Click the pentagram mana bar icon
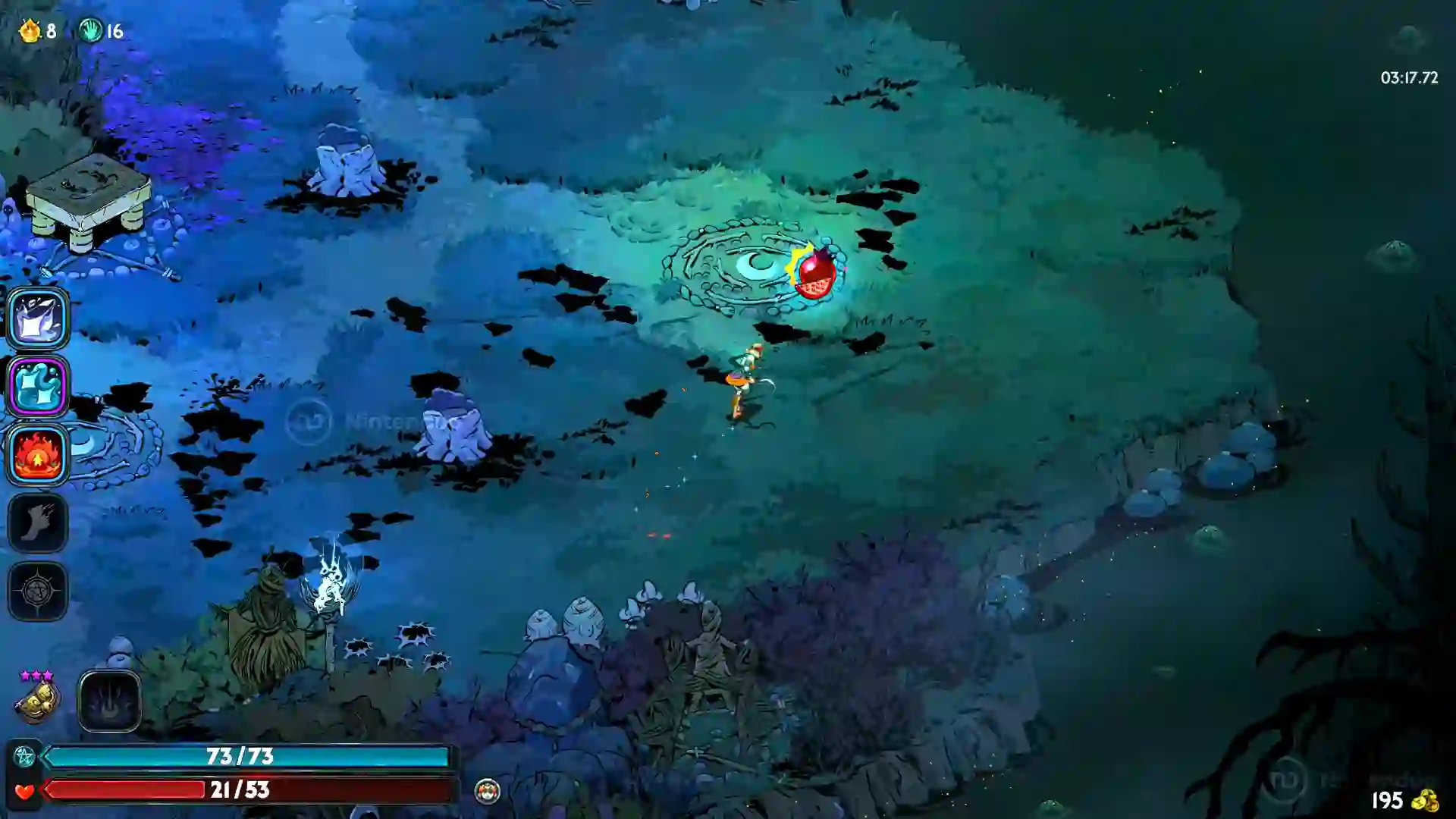This screenshot has height=819, width=1456. [25, 755]
